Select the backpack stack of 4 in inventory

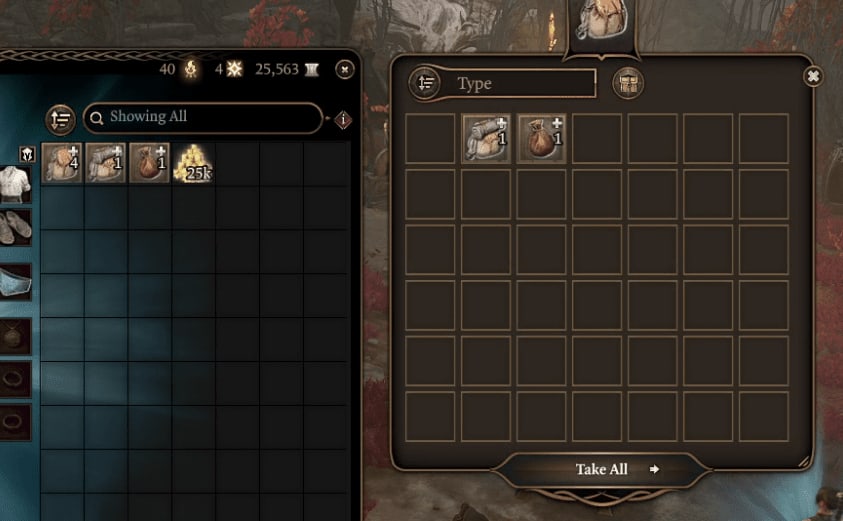(x=62, y=163)
